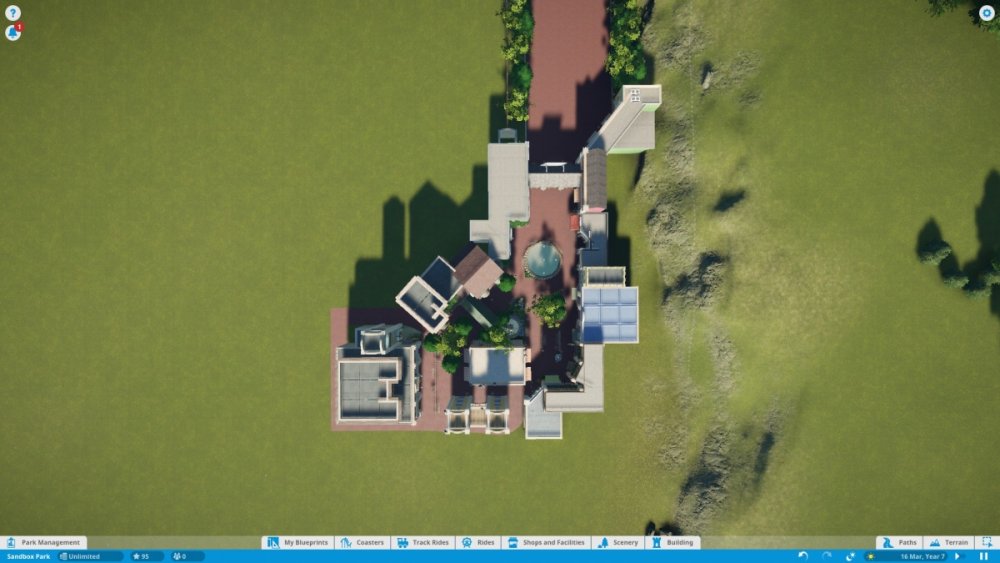Redo the previously undone action
The image size is (1000, 563).
(826, 556)
